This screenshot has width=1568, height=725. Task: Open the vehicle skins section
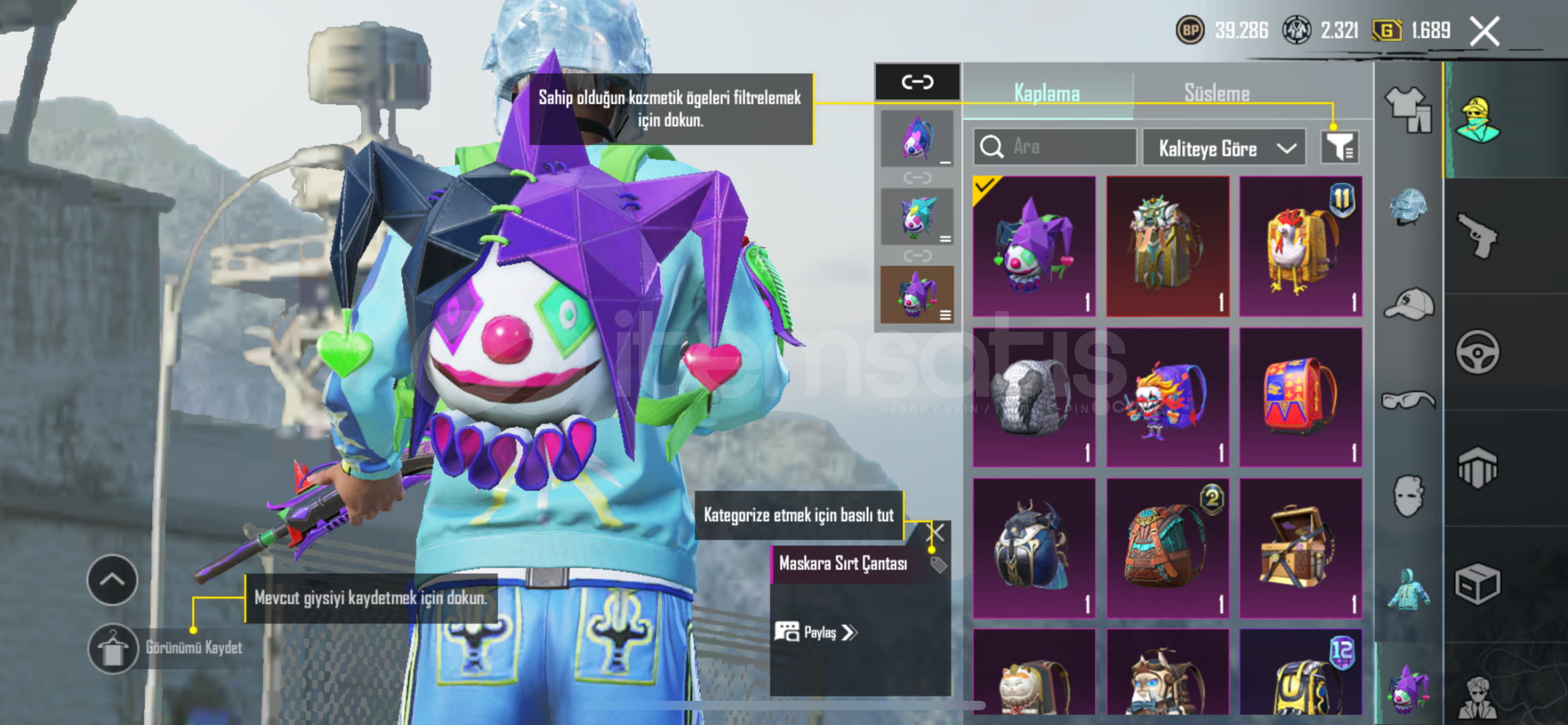coord(1477,352)
